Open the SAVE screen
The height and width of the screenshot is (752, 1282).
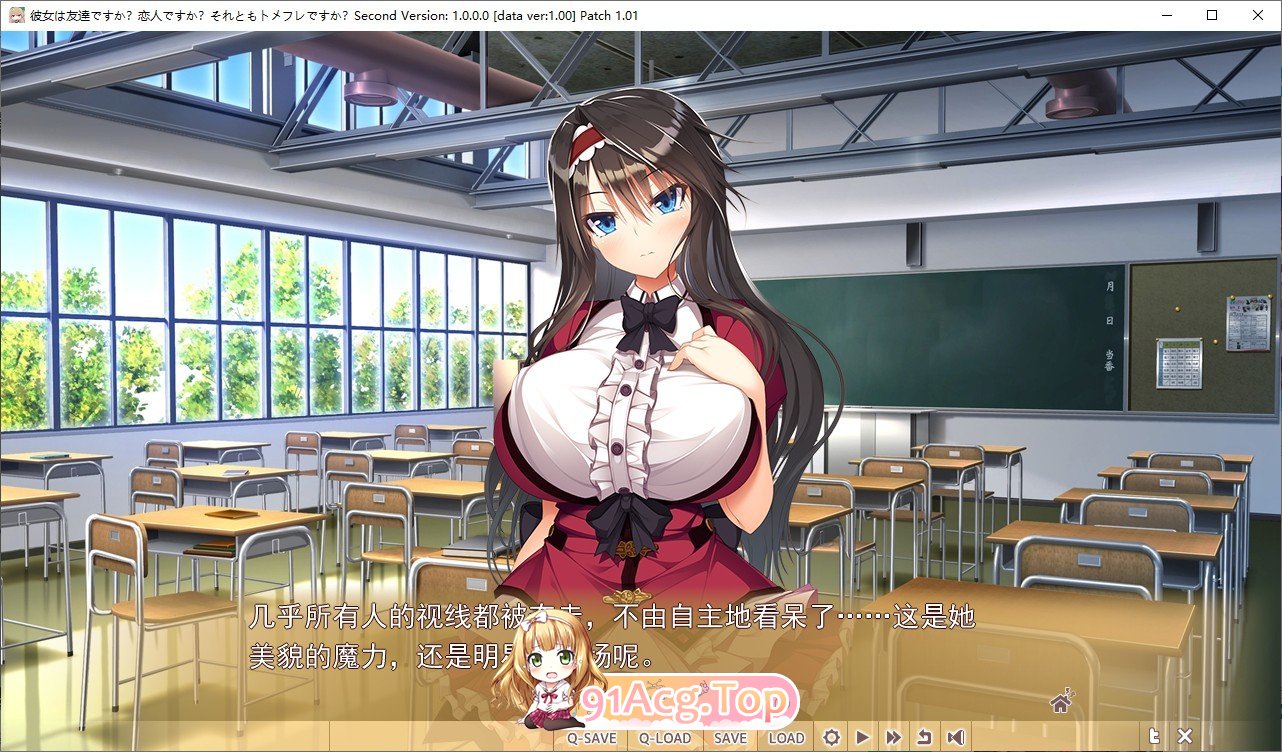(x=729, y=736)
